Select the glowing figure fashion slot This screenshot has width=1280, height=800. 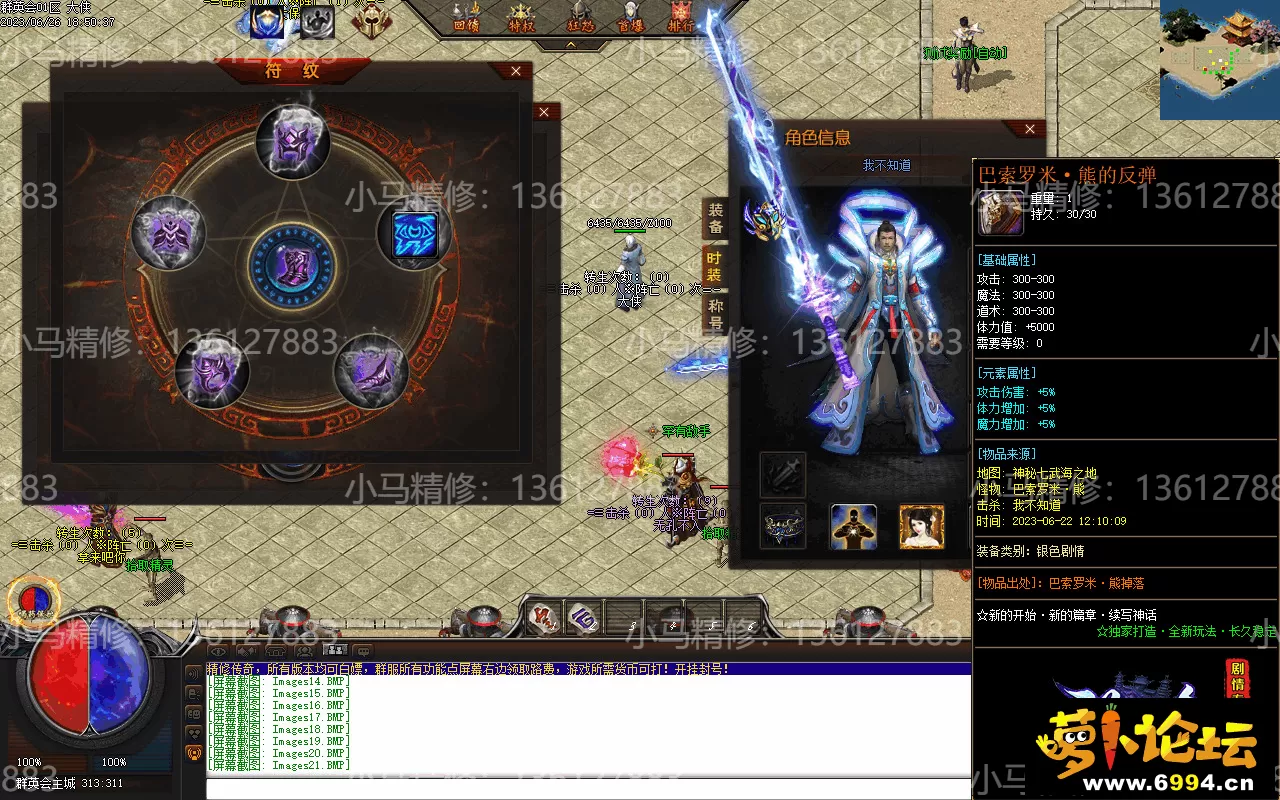pos(854,526)
